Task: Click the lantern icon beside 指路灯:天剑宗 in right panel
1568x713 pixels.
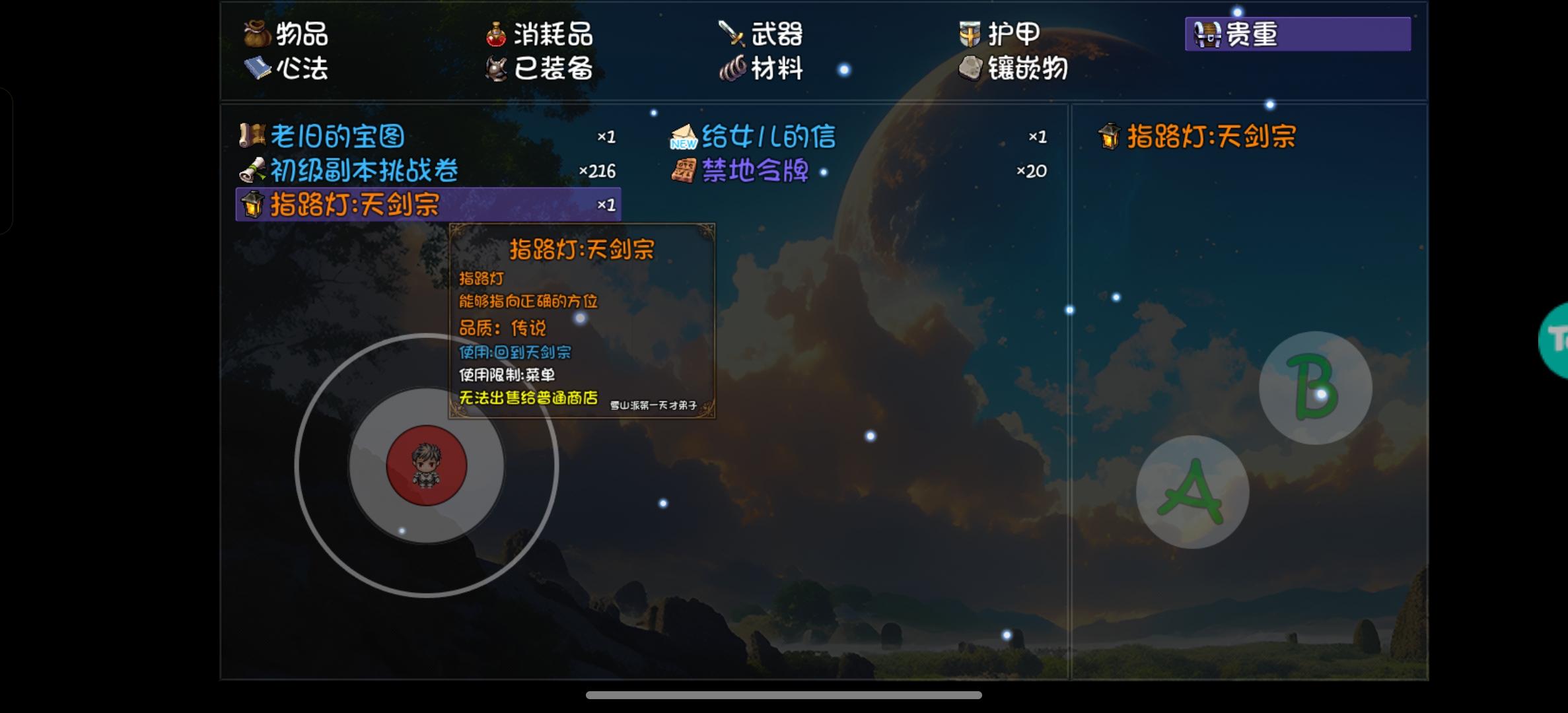Action: tap(1111, 135)
